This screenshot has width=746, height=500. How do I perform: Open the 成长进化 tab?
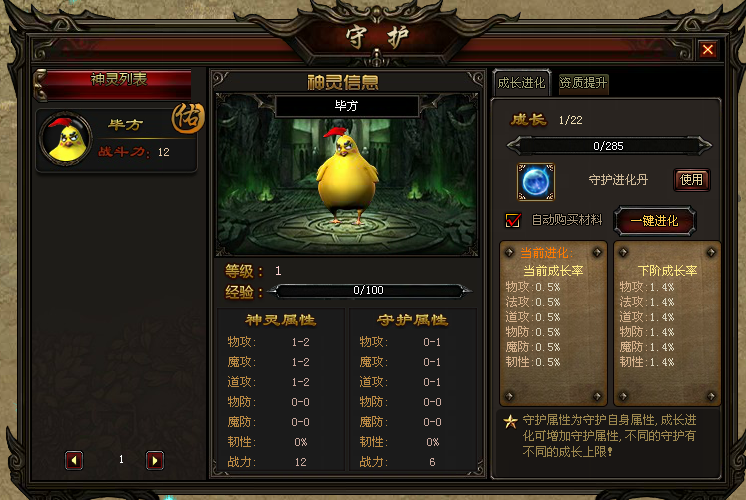click(521, 83)
